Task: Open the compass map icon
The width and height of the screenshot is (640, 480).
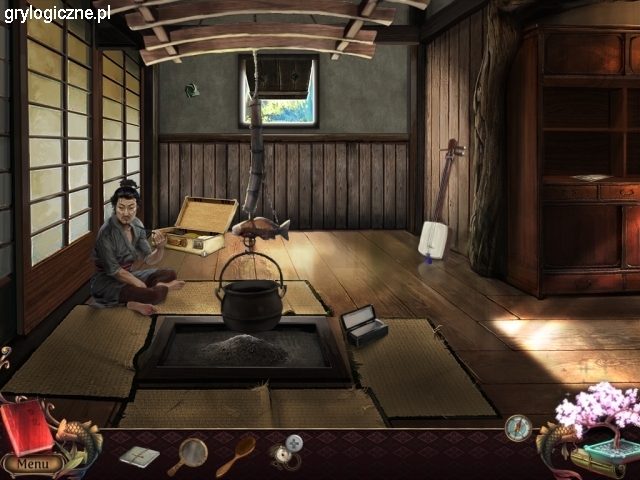Action: (x=518, y=428)
